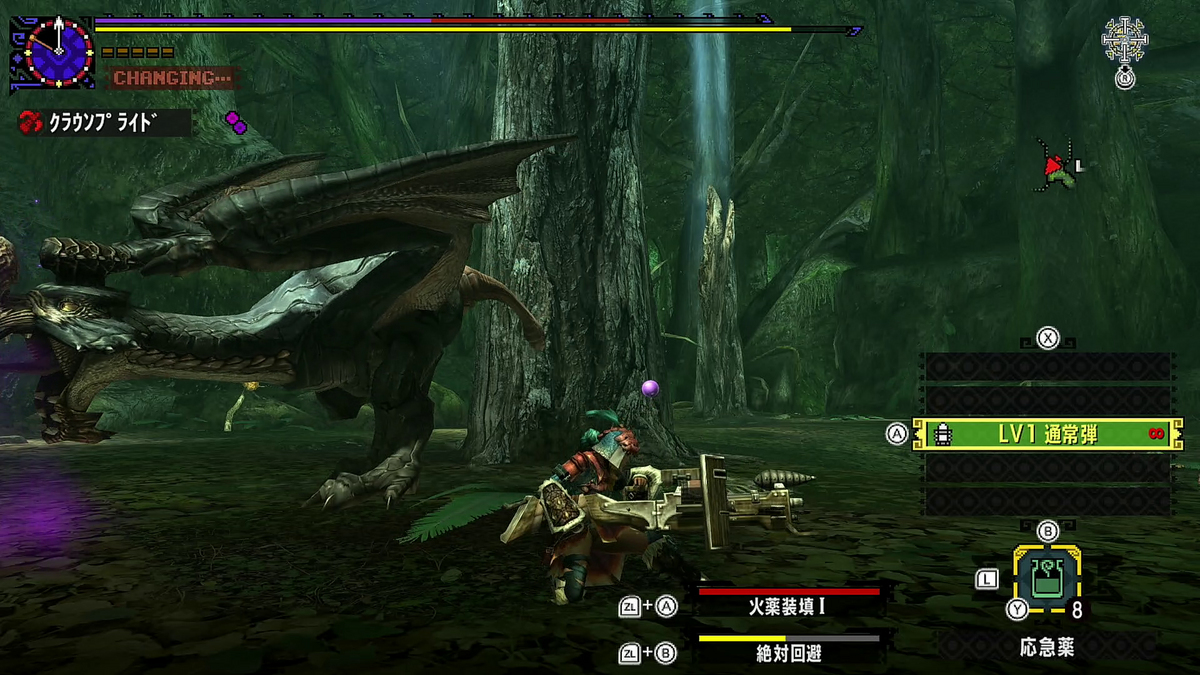Activate the 火薬装填 I hunter art

pyautogui.click(x=788, y=604)
